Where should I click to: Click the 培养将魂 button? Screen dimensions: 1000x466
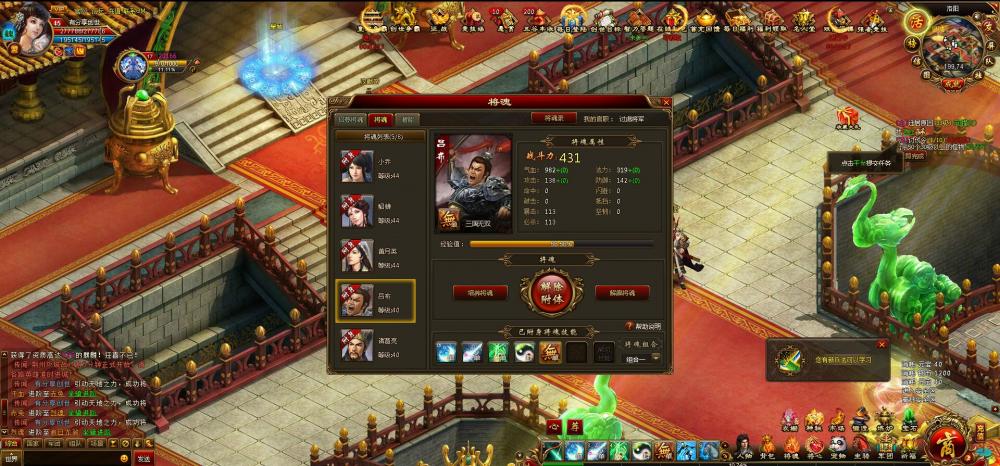tap(473, 293)
